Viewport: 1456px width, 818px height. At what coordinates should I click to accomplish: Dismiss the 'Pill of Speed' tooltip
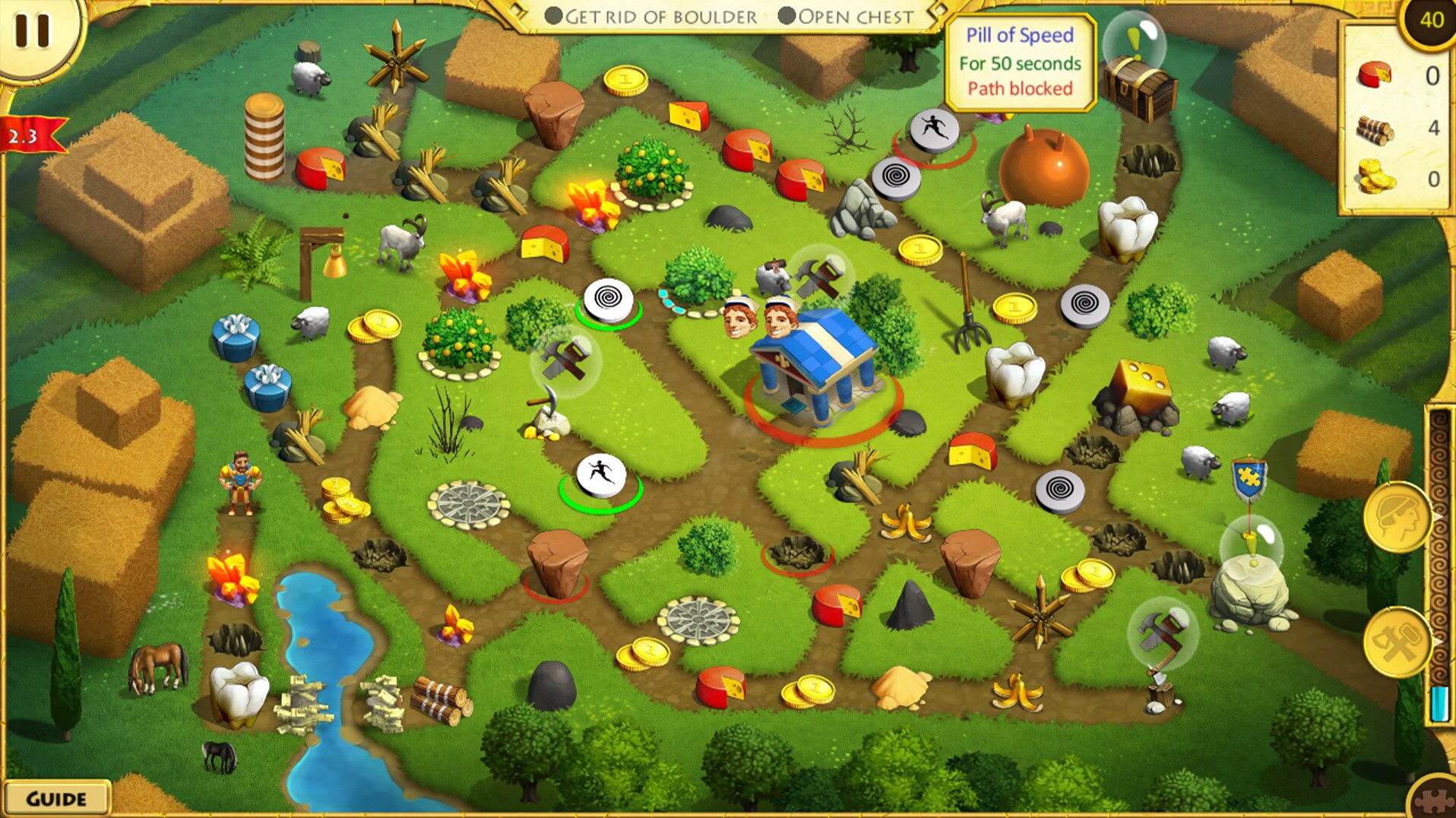[x=1020, y=61]
